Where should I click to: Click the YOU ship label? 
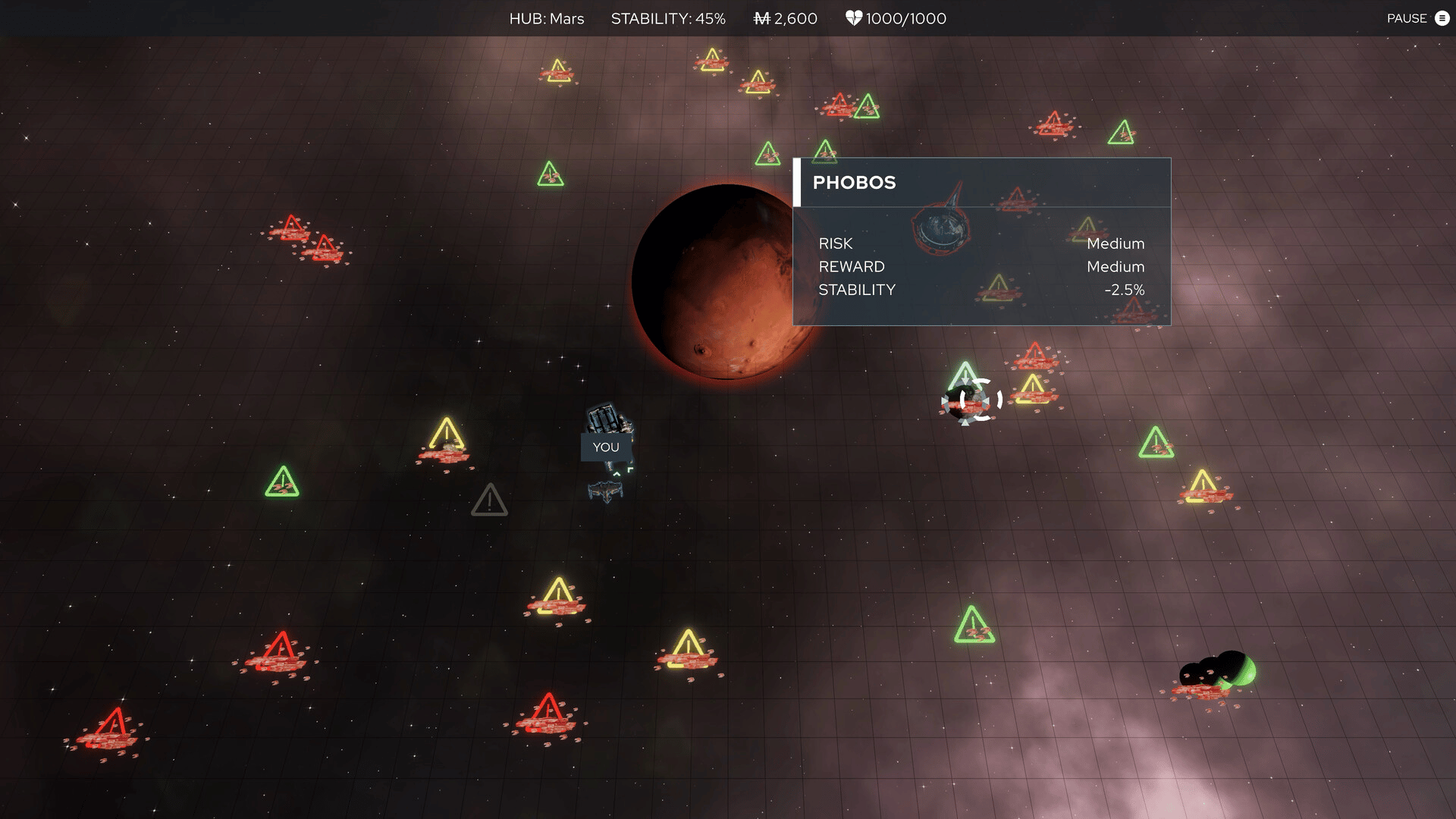click(606, 447)
